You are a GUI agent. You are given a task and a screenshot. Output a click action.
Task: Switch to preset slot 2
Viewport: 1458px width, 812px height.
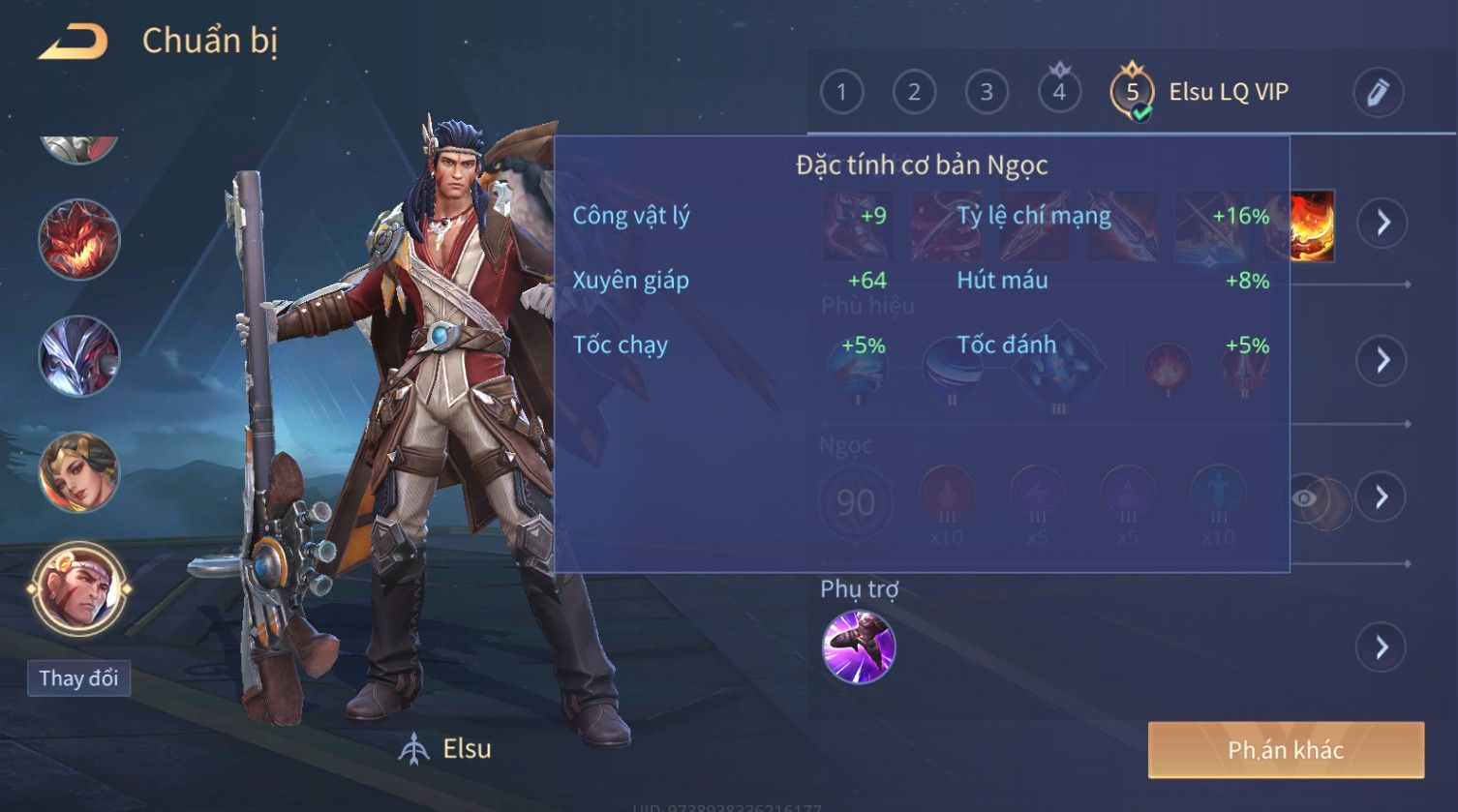pyautogui.click(x=914, y=92)
